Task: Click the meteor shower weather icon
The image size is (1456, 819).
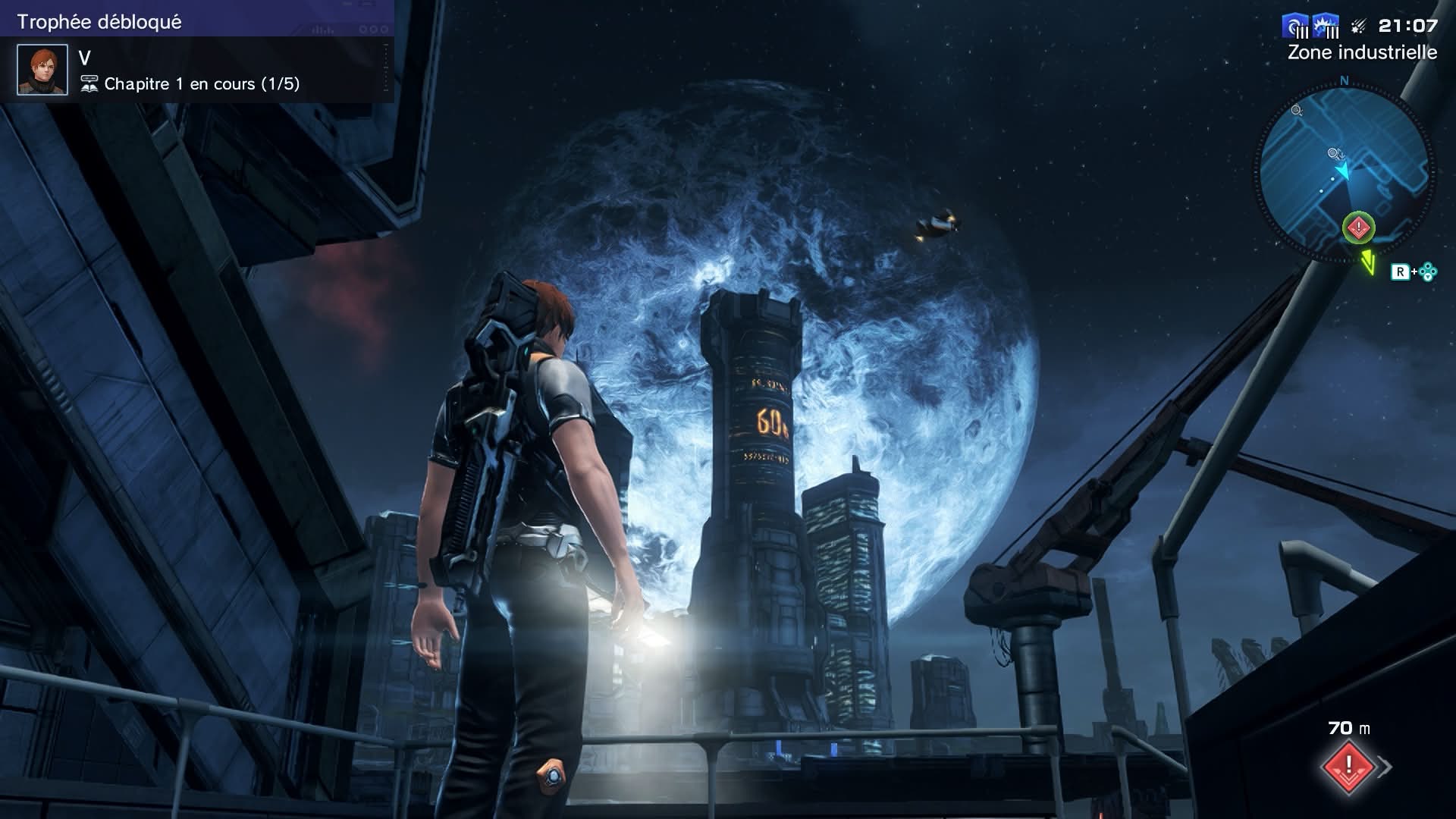Action: pyautogui.click(x=1359, y=27)
